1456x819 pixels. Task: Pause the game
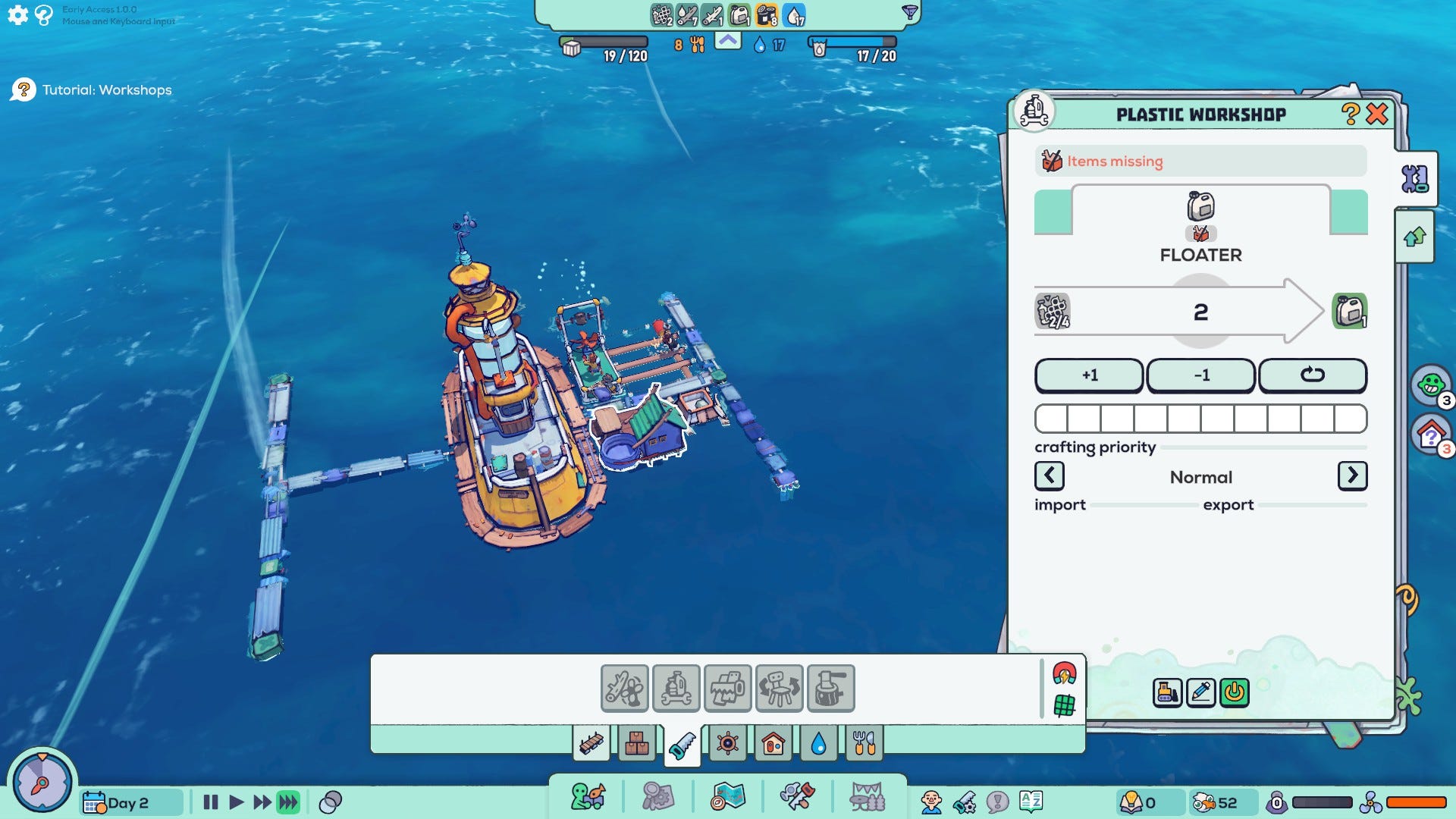pos(211,802)
